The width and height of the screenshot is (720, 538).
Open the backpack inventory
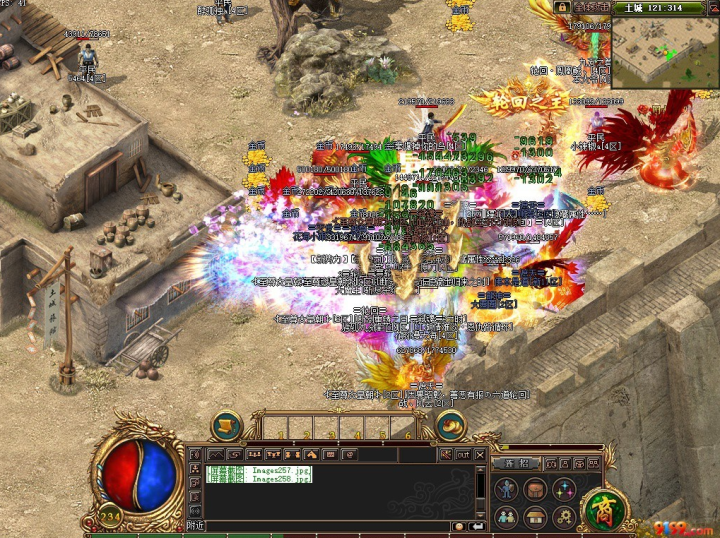tap(535, 490)
